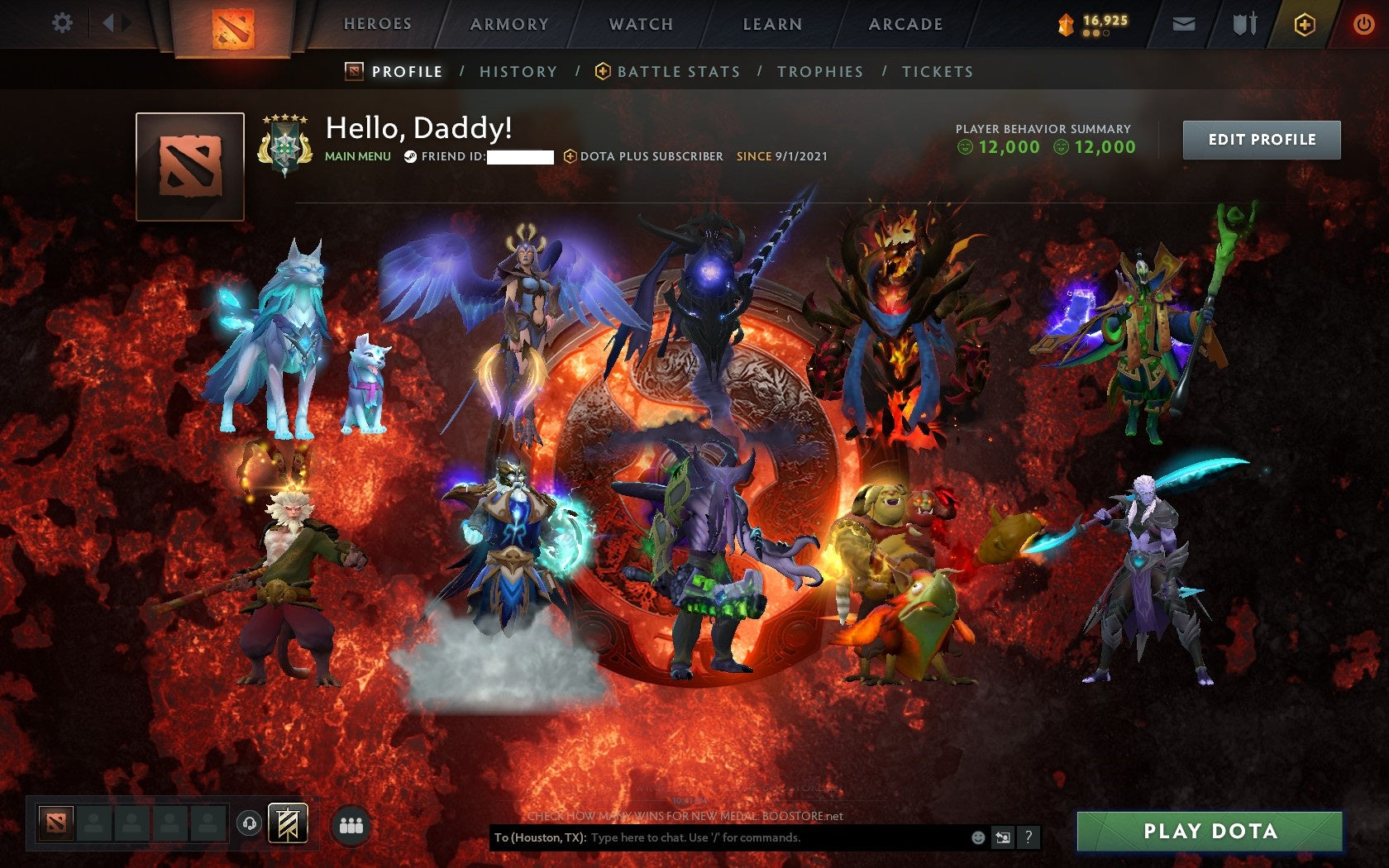Open the chat emoticon picker
The image size is (1389, 868).
click(978, 837)
